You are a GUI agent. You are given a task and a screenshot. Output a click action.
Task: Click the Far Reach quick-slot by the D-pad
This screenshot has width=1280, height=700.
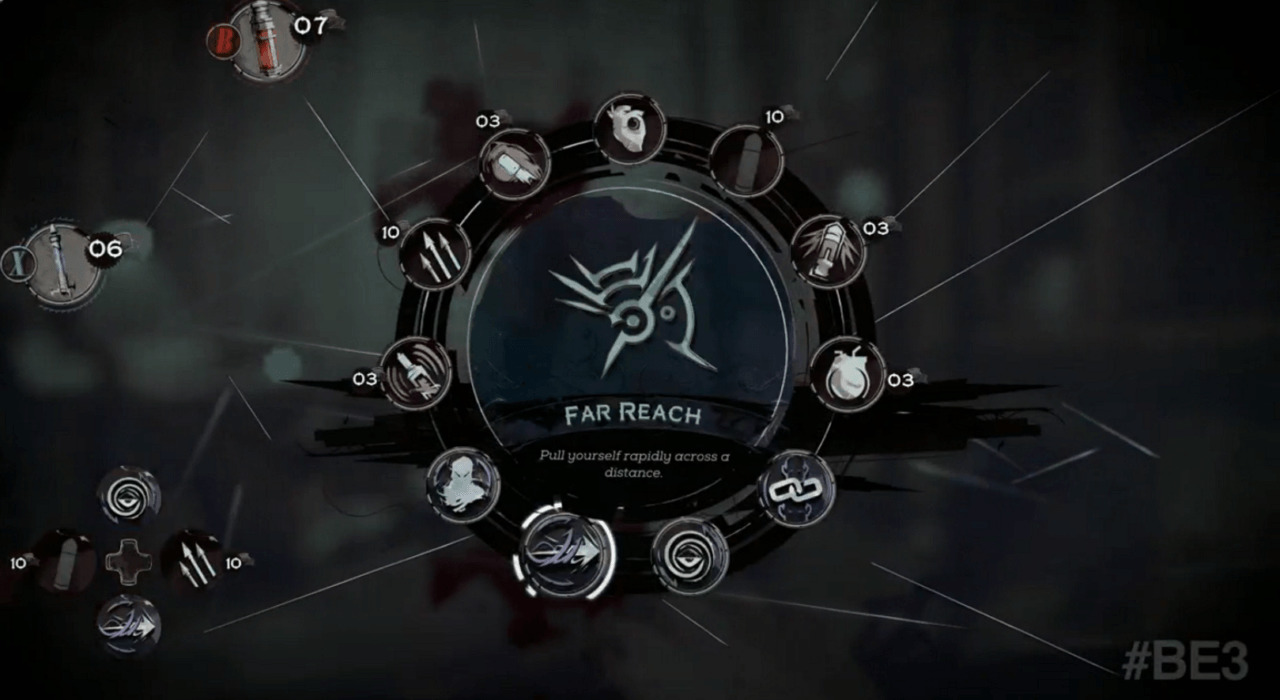(129, 625)
